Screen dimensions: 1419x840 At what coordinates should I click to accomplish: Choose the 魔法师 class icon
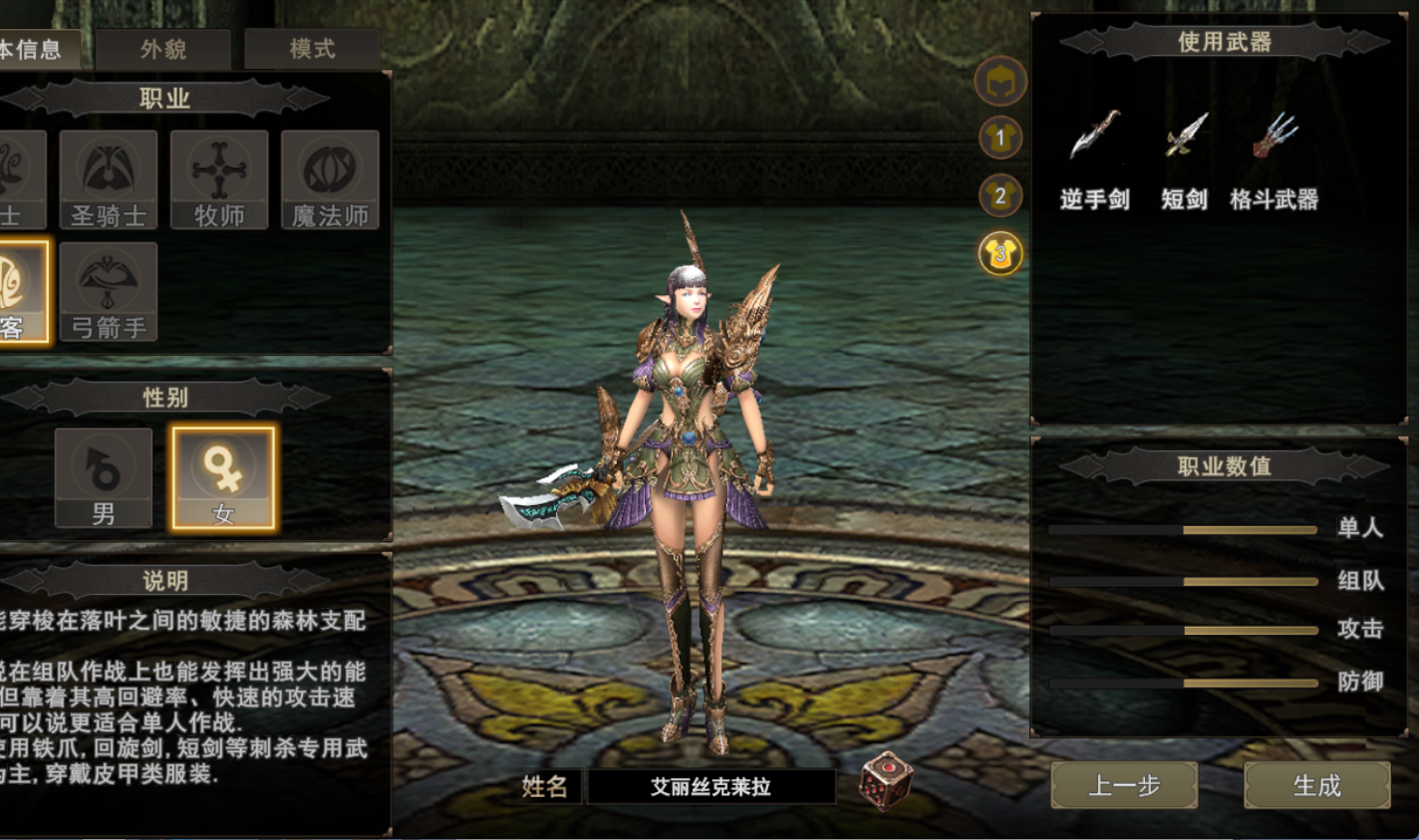point(331,179)
